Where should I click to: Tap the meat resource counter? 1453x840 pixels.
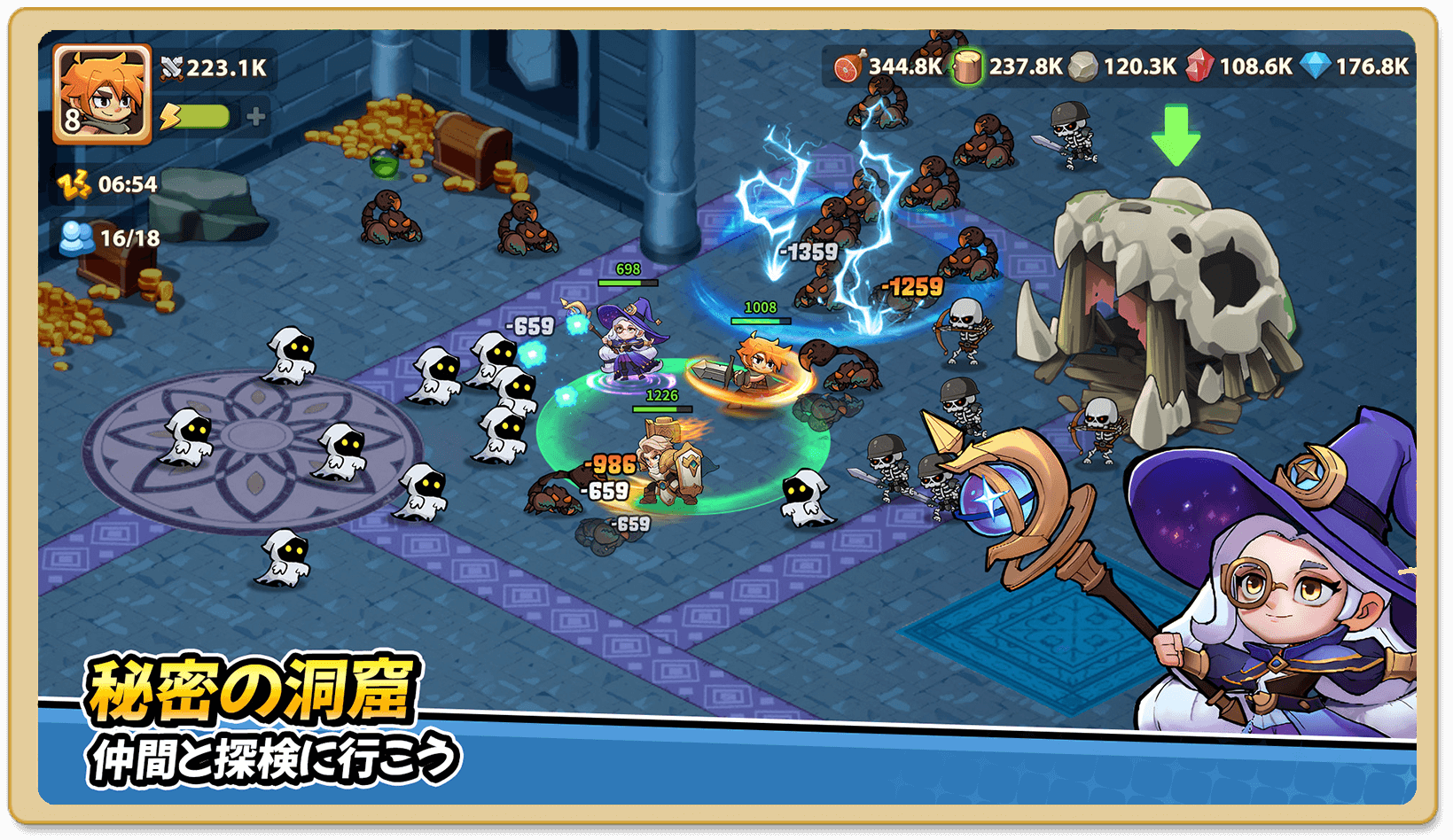click(887, 66)
